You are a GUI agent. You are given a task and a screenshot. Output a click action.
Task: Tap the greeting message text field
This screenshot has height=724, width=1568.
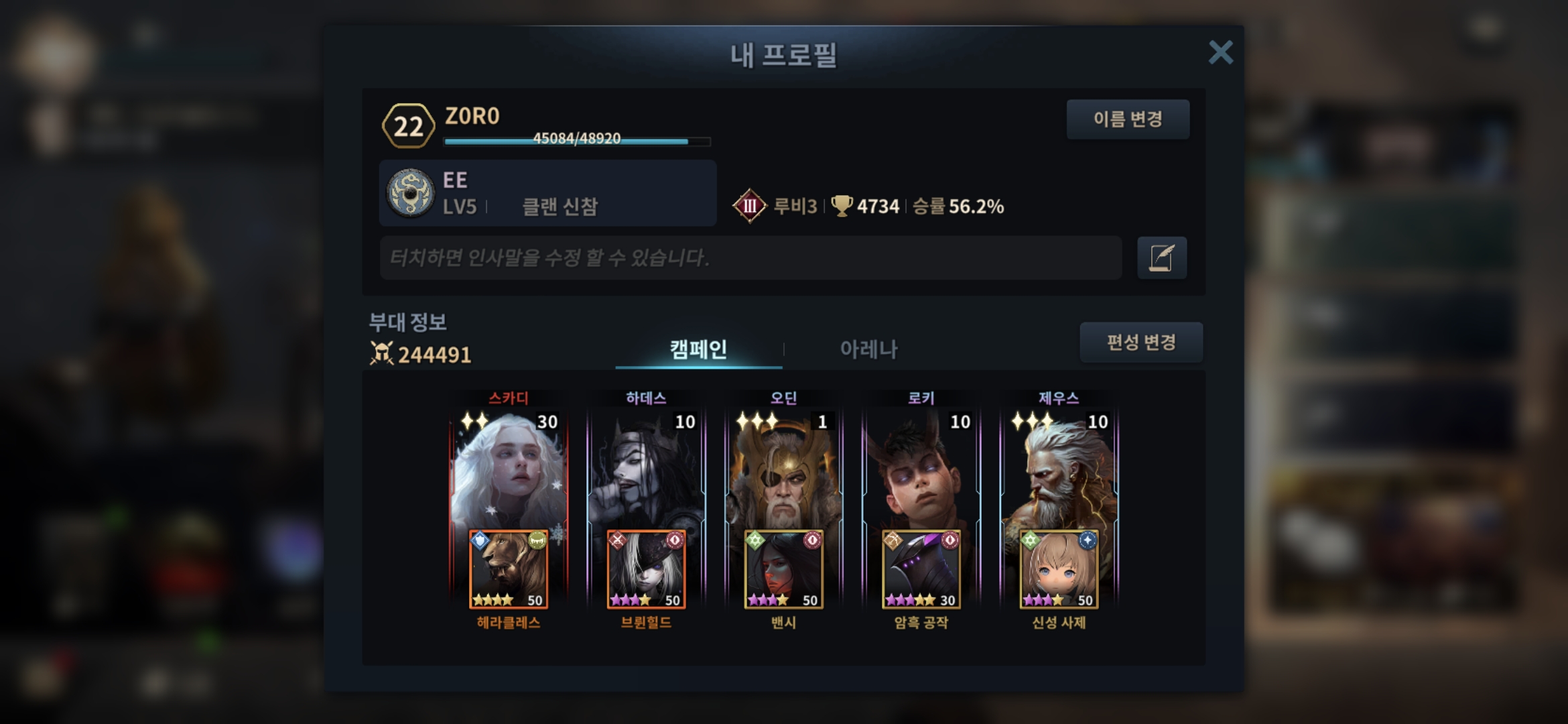pos(750,257)
